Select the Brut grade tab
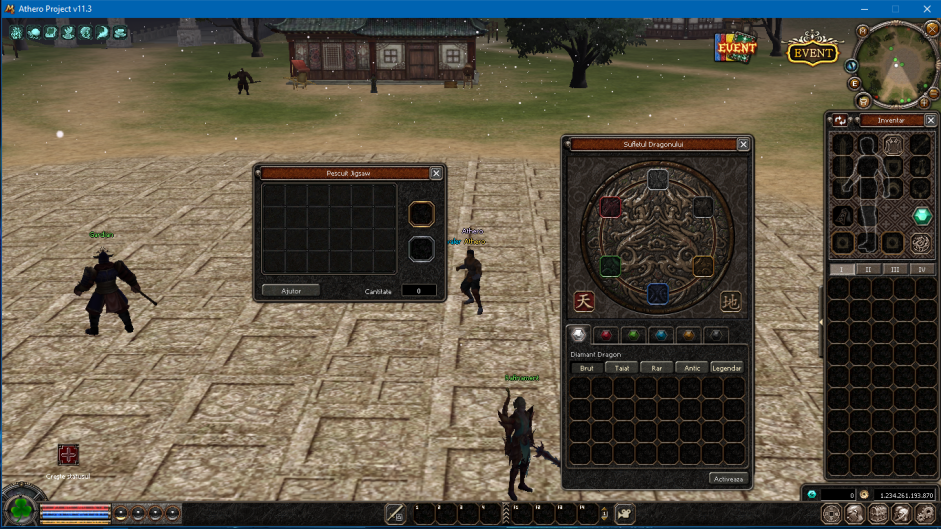The height and width of the screenshot is (529, 941). pos(587,368)
